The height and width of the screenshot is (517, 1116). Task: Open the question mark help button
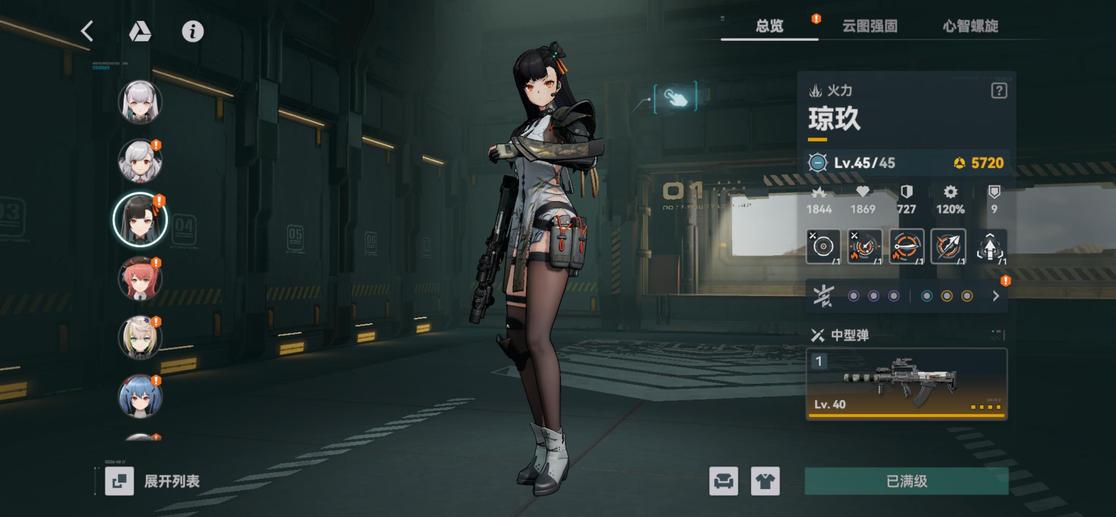tap(999, 91)
